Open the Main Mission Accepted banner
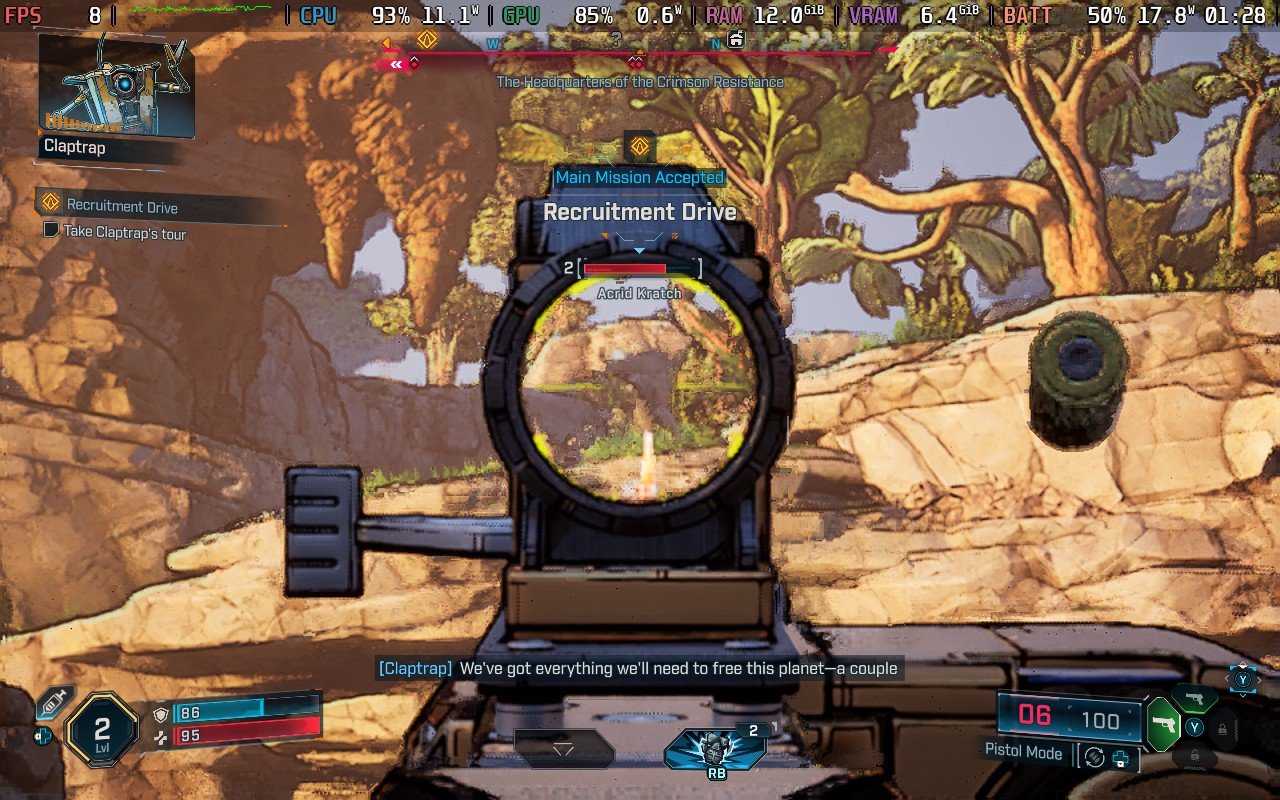Viewport: 1280px width, 800px height. click(x=639, y=177)
